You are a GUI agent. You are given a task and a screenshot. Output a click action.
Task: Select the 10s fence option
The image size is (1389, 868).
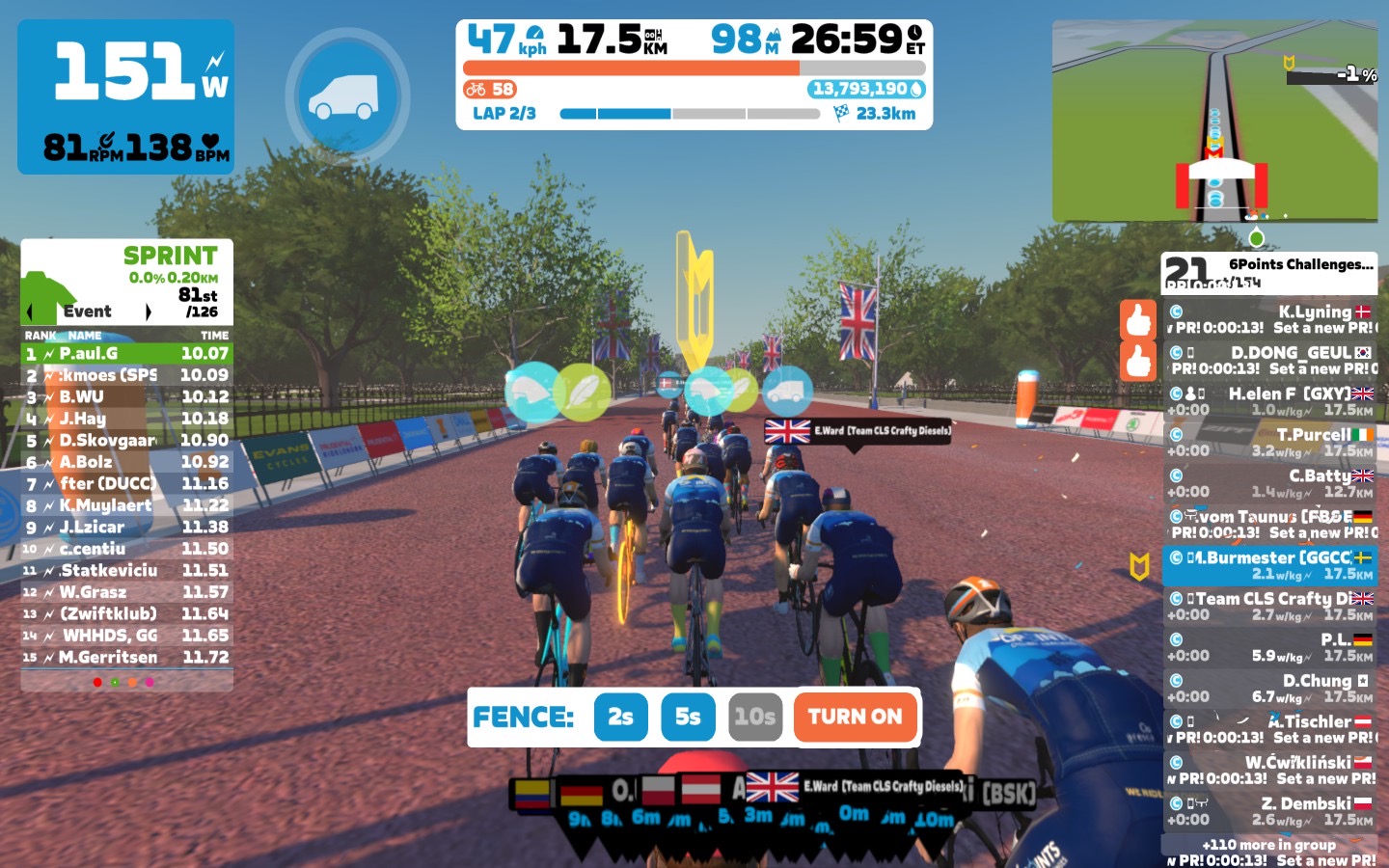(754, 717)
